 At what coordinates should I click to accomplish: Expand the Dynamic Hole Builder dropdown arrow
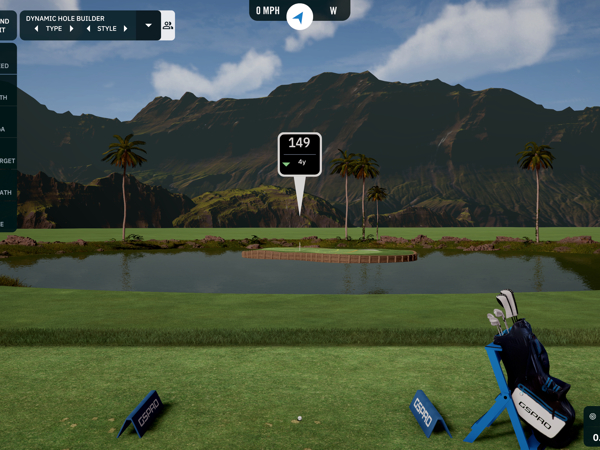click(x=149, y=25)
